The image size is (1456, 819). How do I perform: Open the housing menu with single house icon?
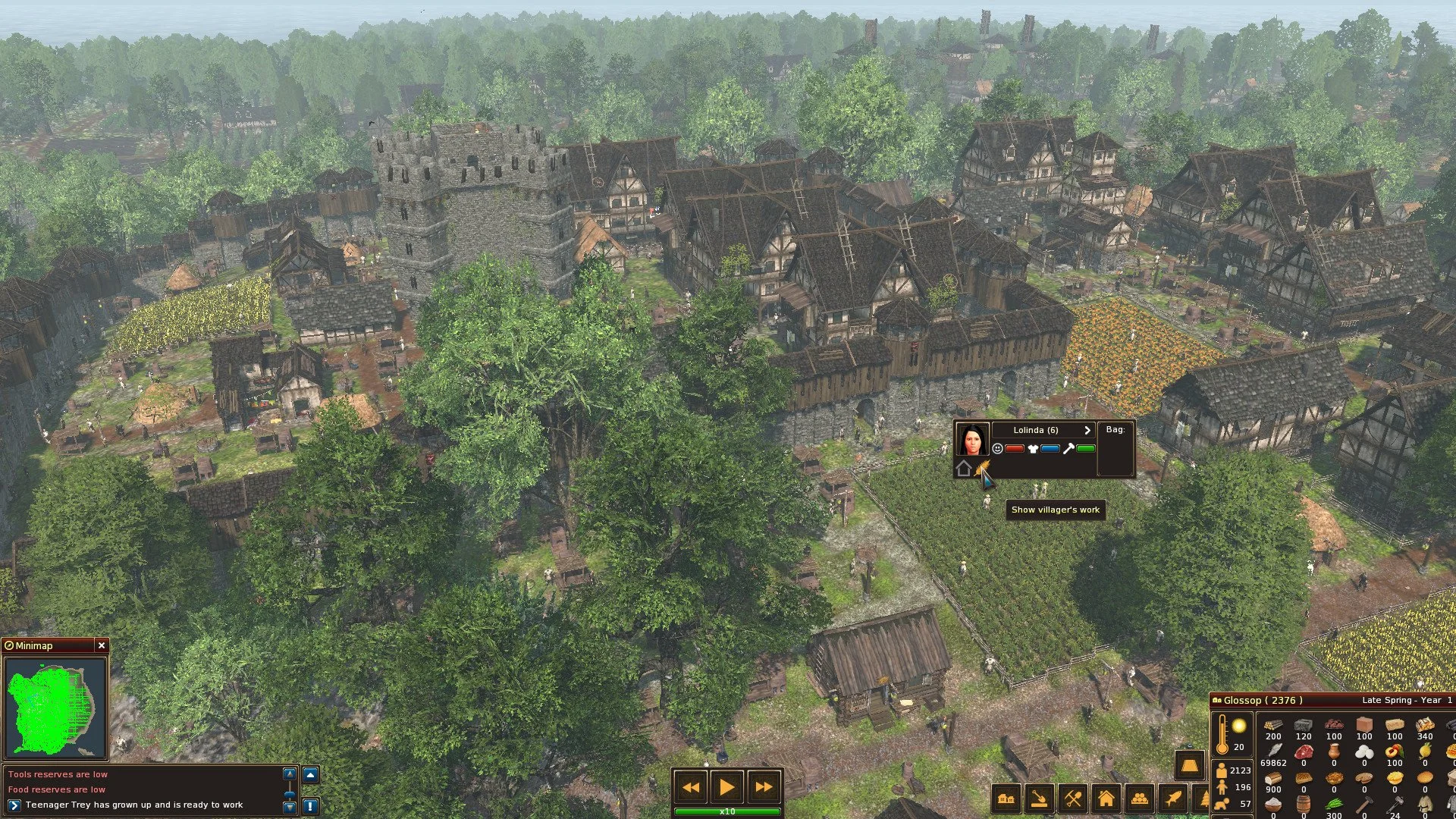(x=1107, y=797)
